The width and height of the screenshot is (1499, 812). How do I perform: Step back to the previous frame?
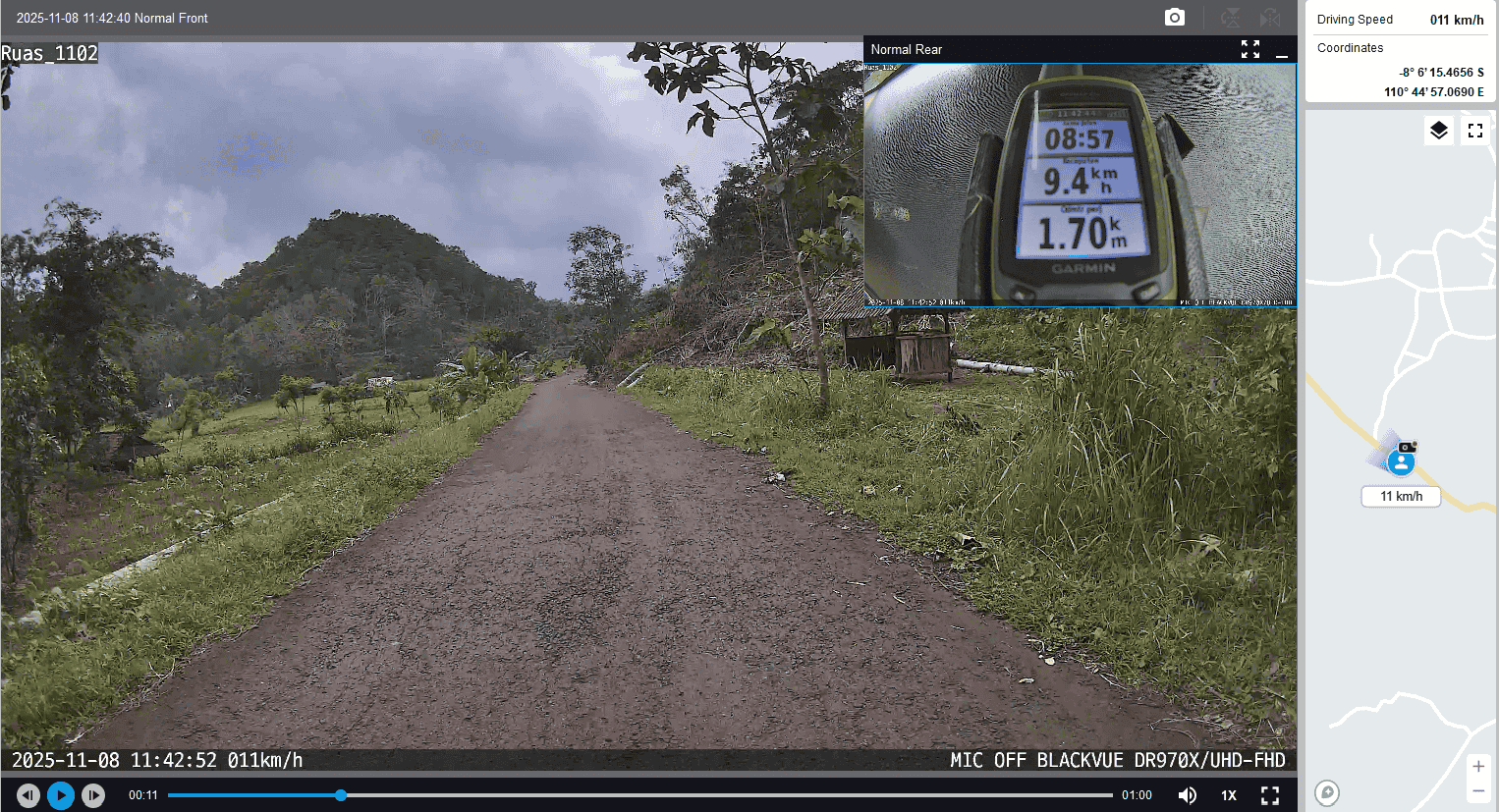point(28,795)
